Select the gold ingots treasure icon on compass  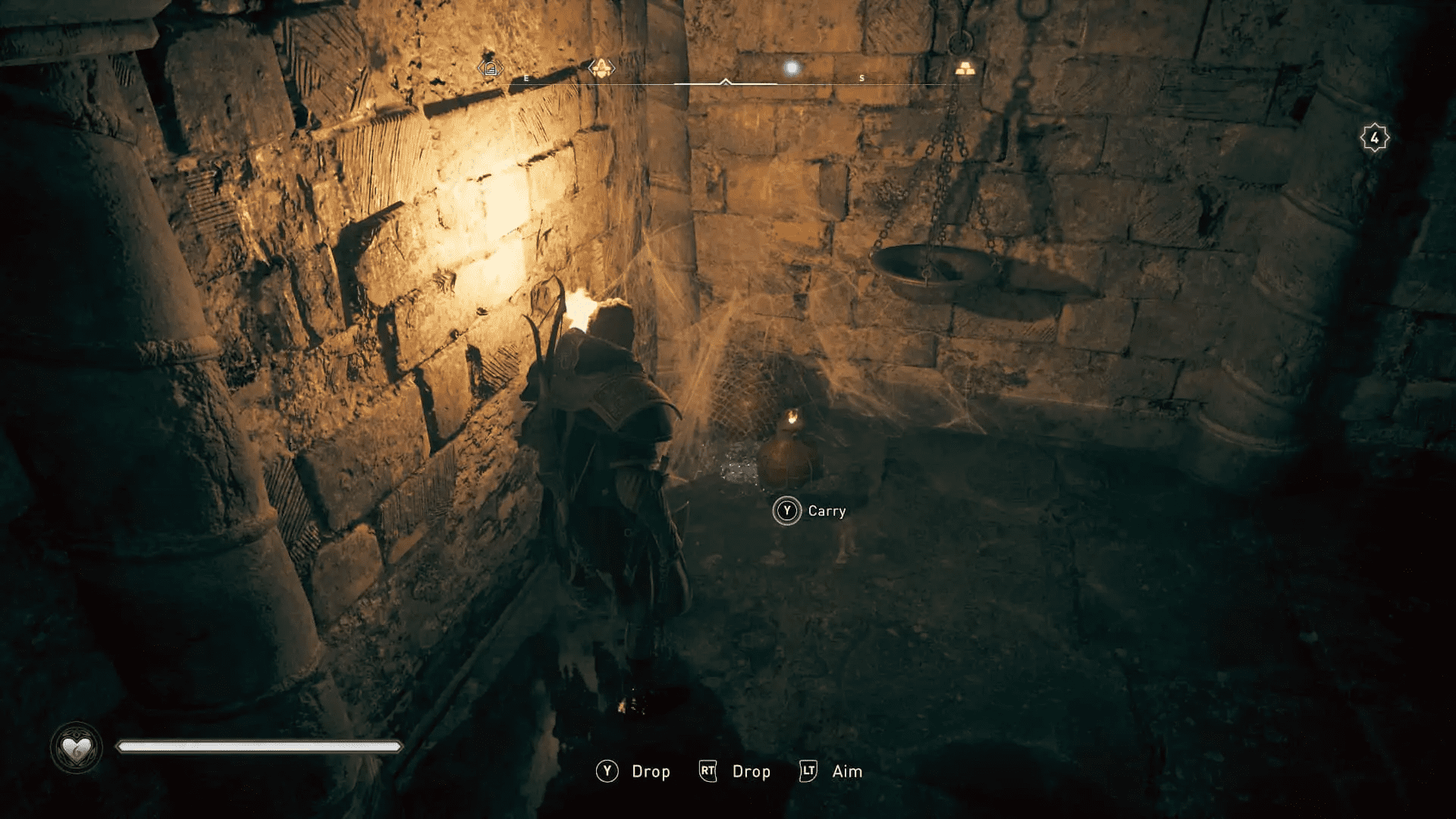pyautogui.click(x=967, y=67)
